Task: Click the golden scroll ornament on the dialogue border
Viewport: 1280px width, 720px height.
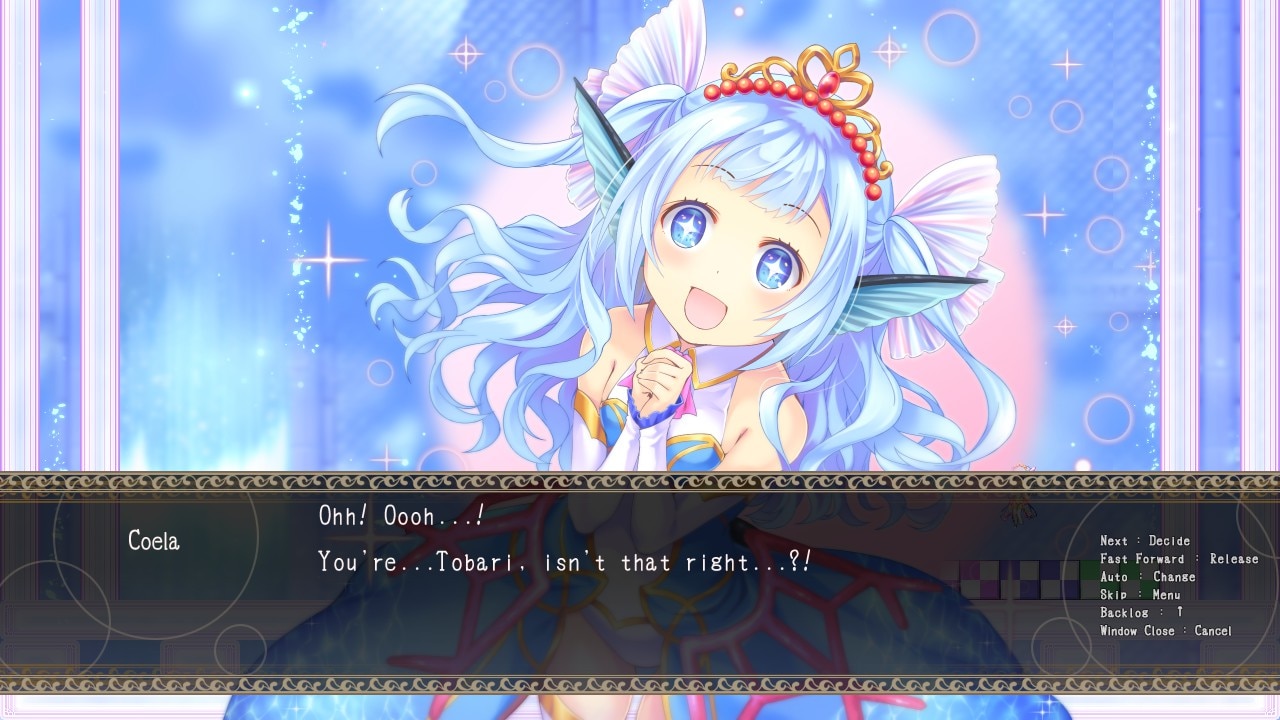Action: [x=640, y=487]
